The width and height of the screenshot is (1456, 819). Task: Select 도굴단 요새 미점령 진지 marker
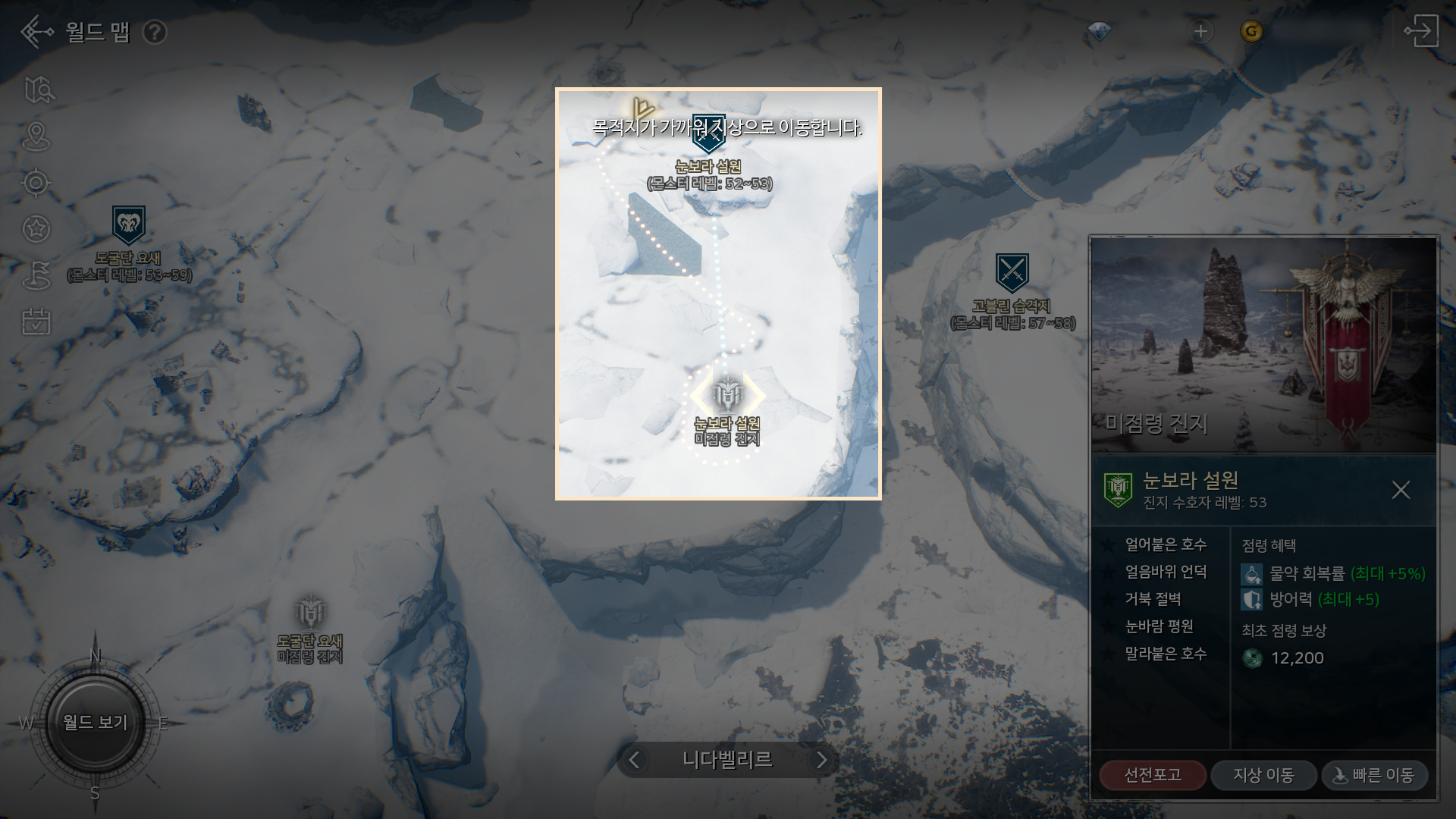pyautogui.click(x=310, y=613)
